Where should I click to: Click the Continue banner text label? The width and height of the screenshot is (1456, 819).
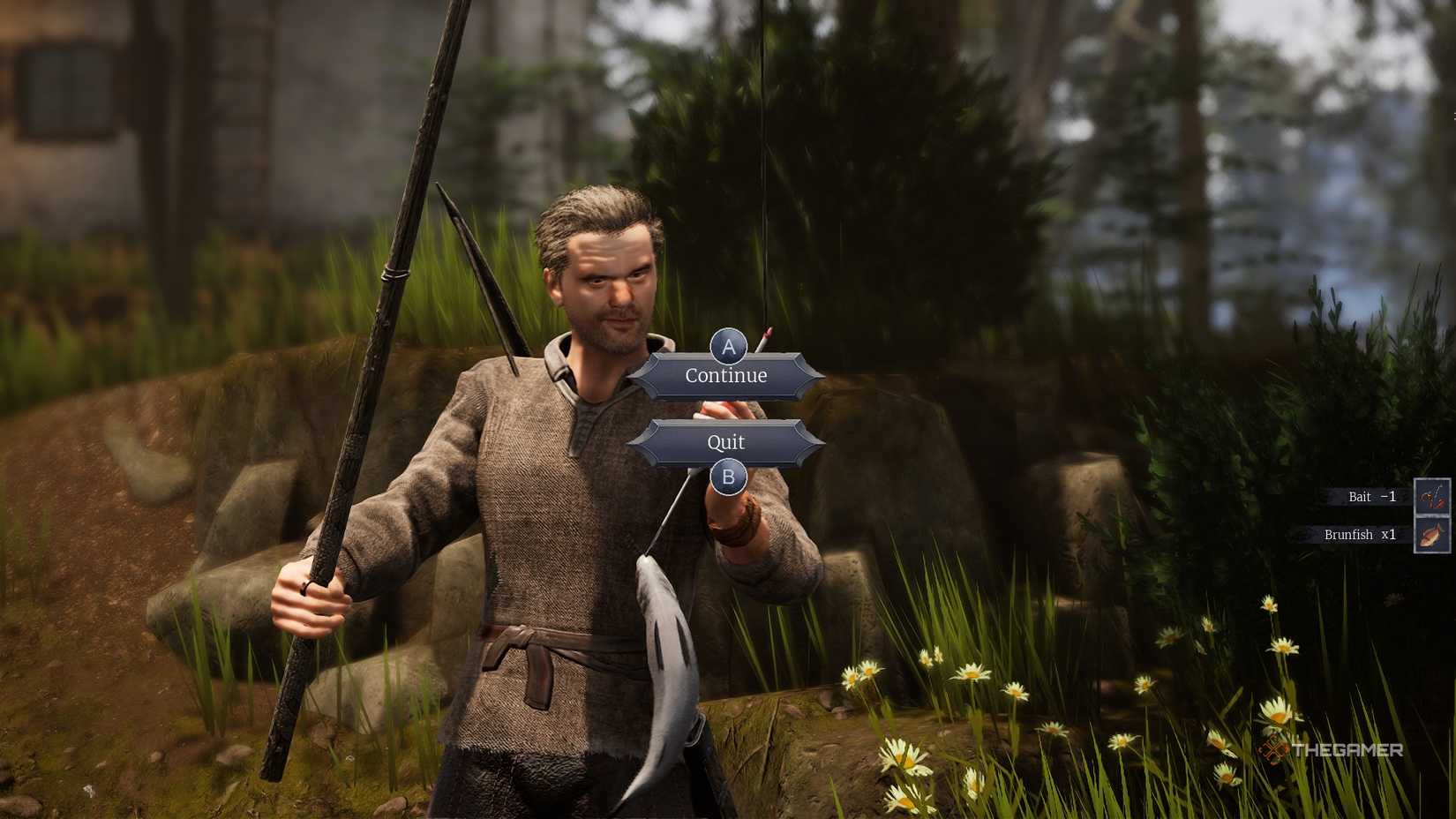725,375
